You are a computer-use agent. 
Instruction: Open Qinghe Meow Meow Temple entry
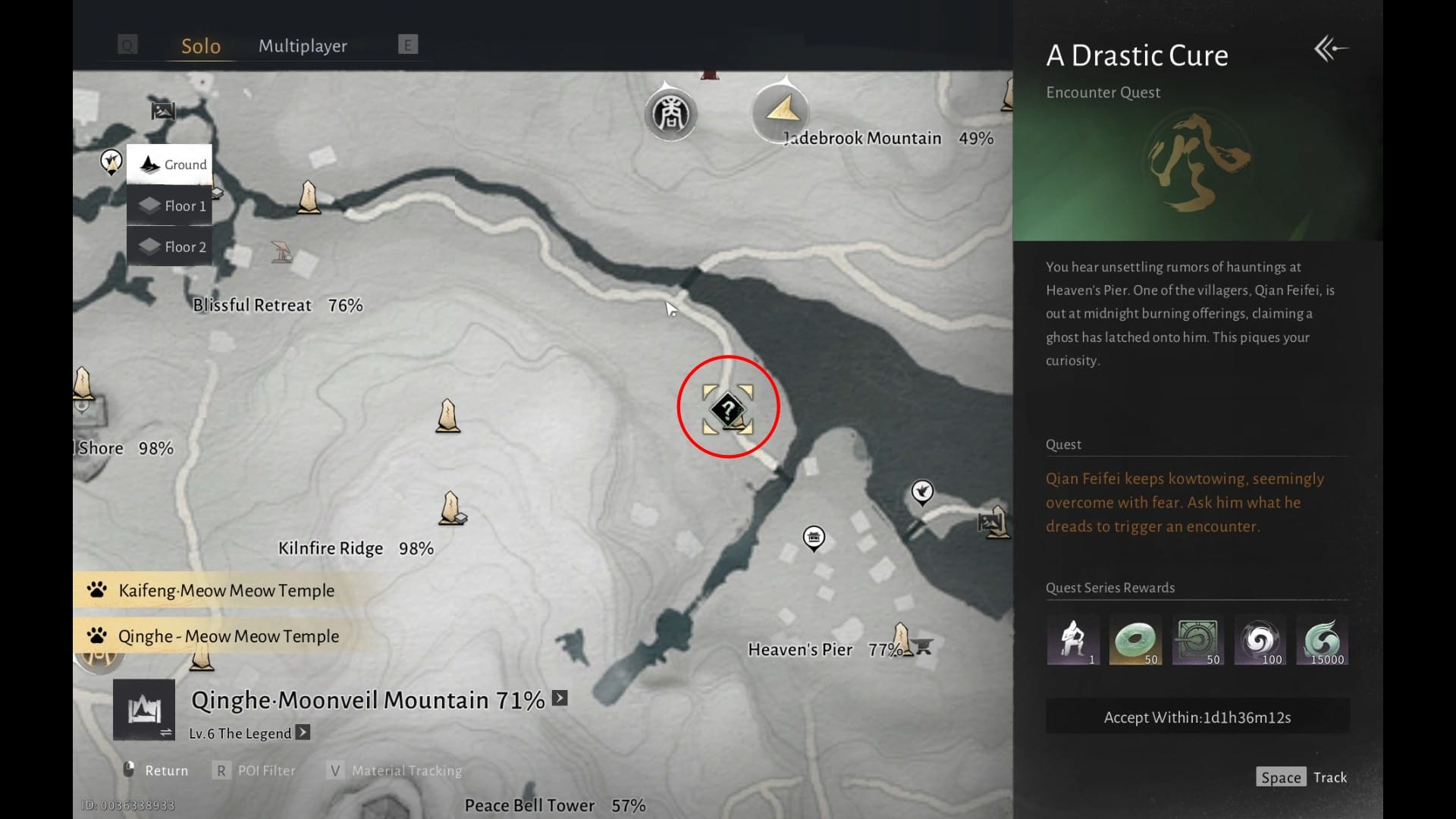[x=227, y=635]
